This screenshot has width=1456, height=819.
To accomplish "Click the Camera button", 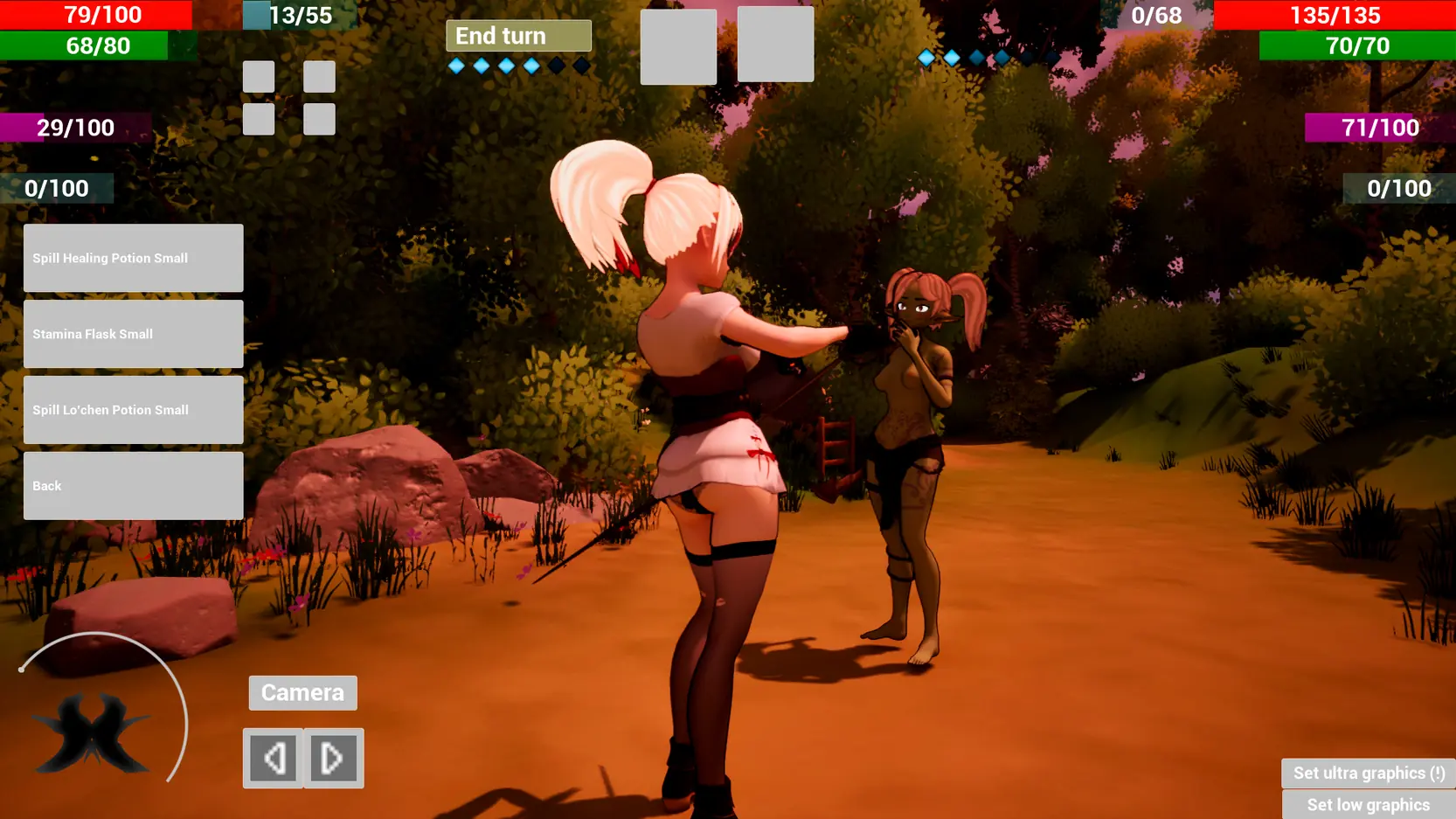I will pos(302,693).
